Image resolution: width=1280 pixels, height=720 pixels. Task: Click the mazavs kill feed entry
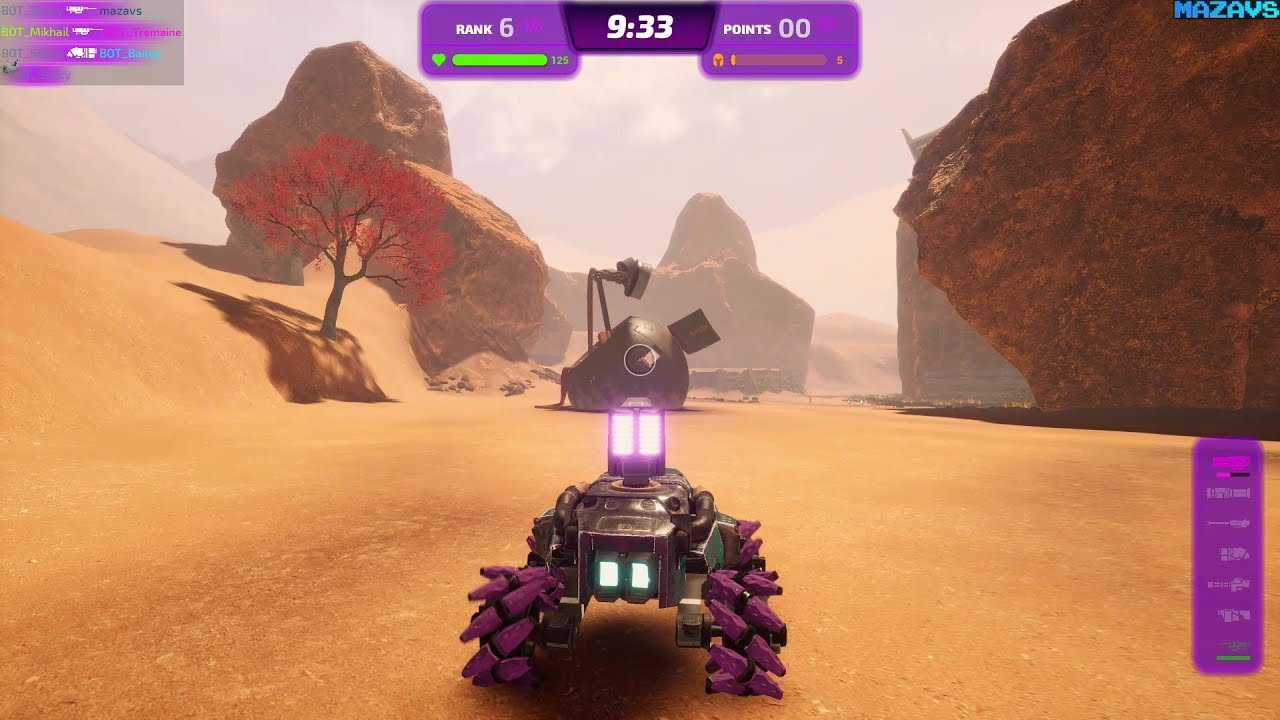click(120, 11)
